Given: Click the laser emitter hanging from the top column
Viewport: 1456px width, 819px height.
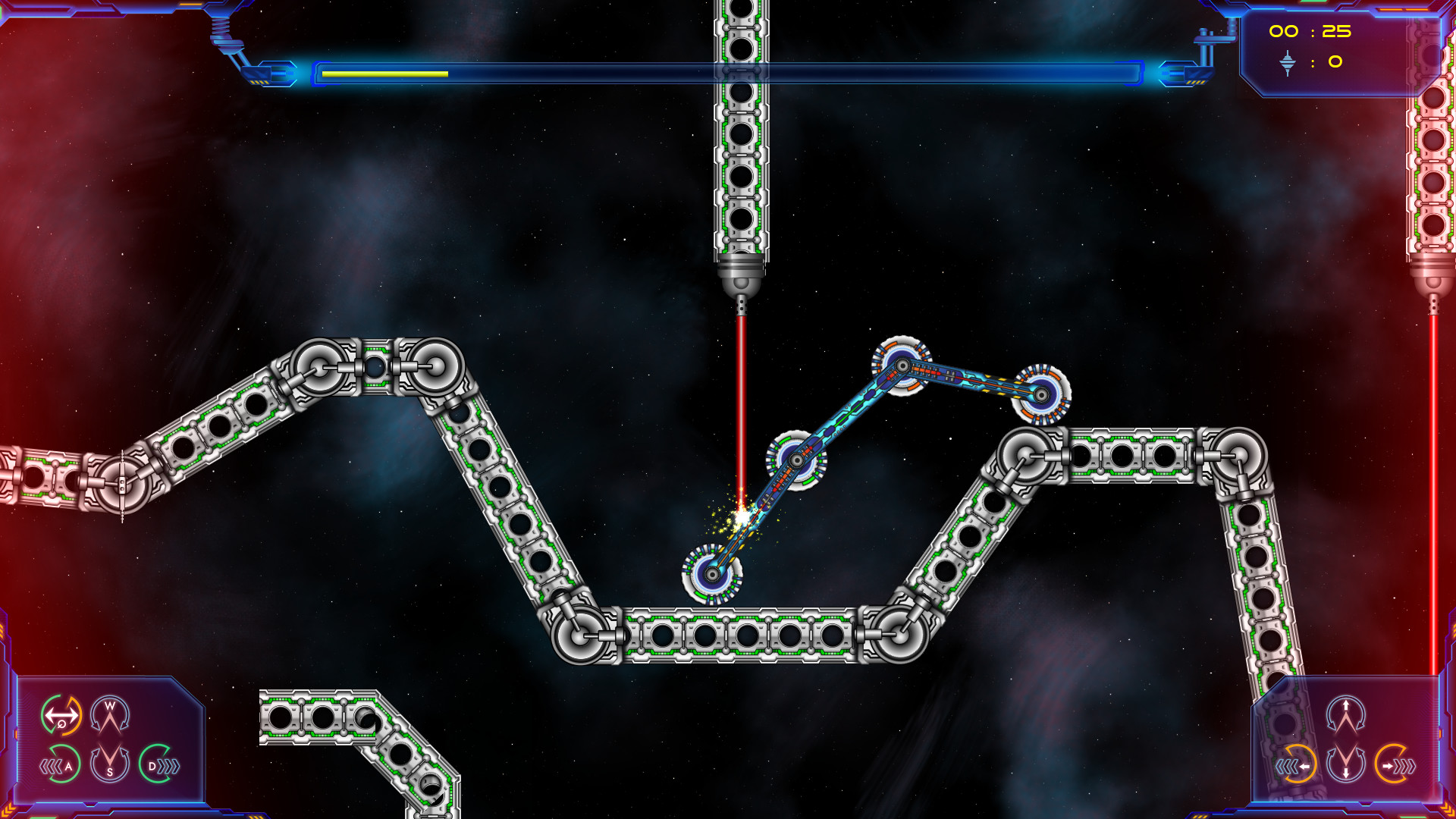Looking at the screenshot, I should pos(741,281).
